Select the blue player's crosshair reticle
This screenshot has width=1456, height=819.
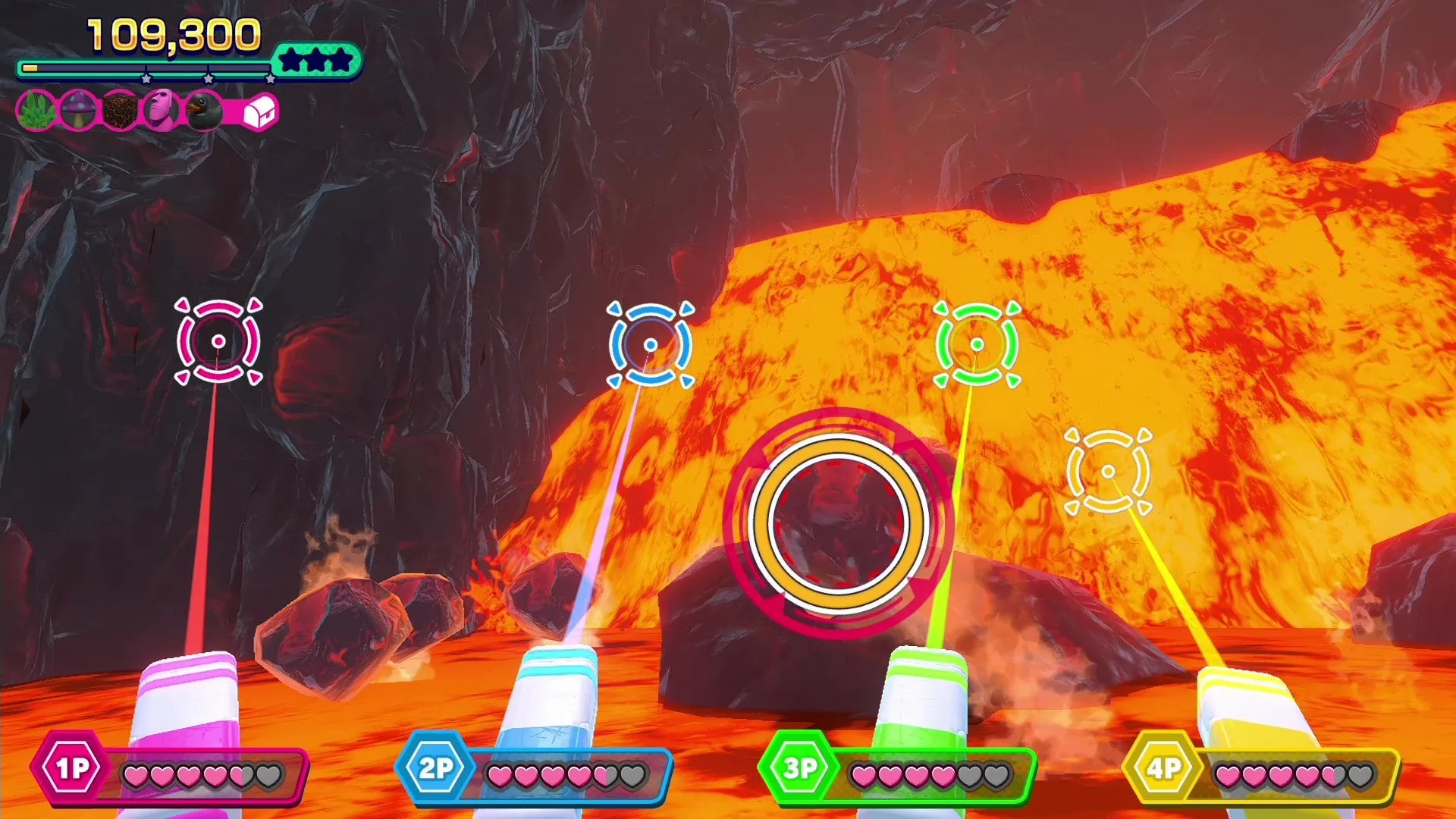click(651, 343)
